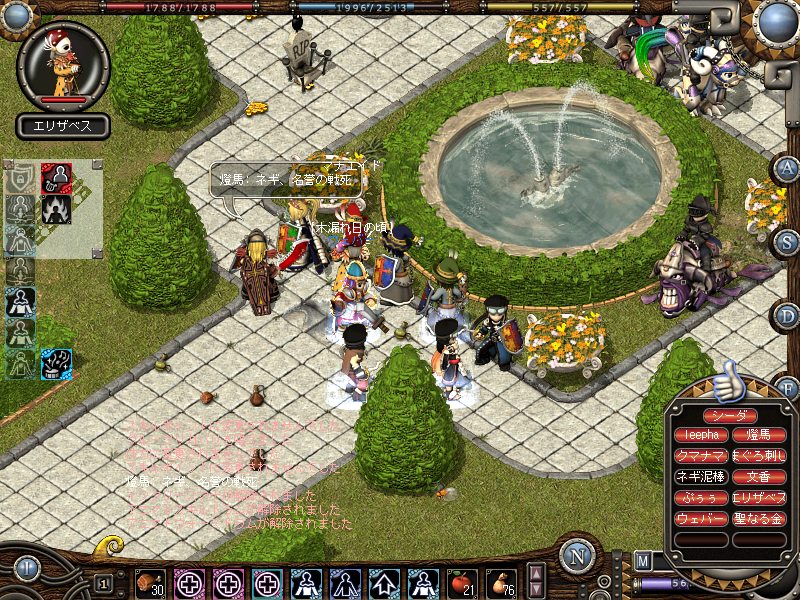Image resolution: width=800 pixels, height=600 pixels.
Task: Activate the drum and music notes skill icon
Action: [x=56, y=364]
